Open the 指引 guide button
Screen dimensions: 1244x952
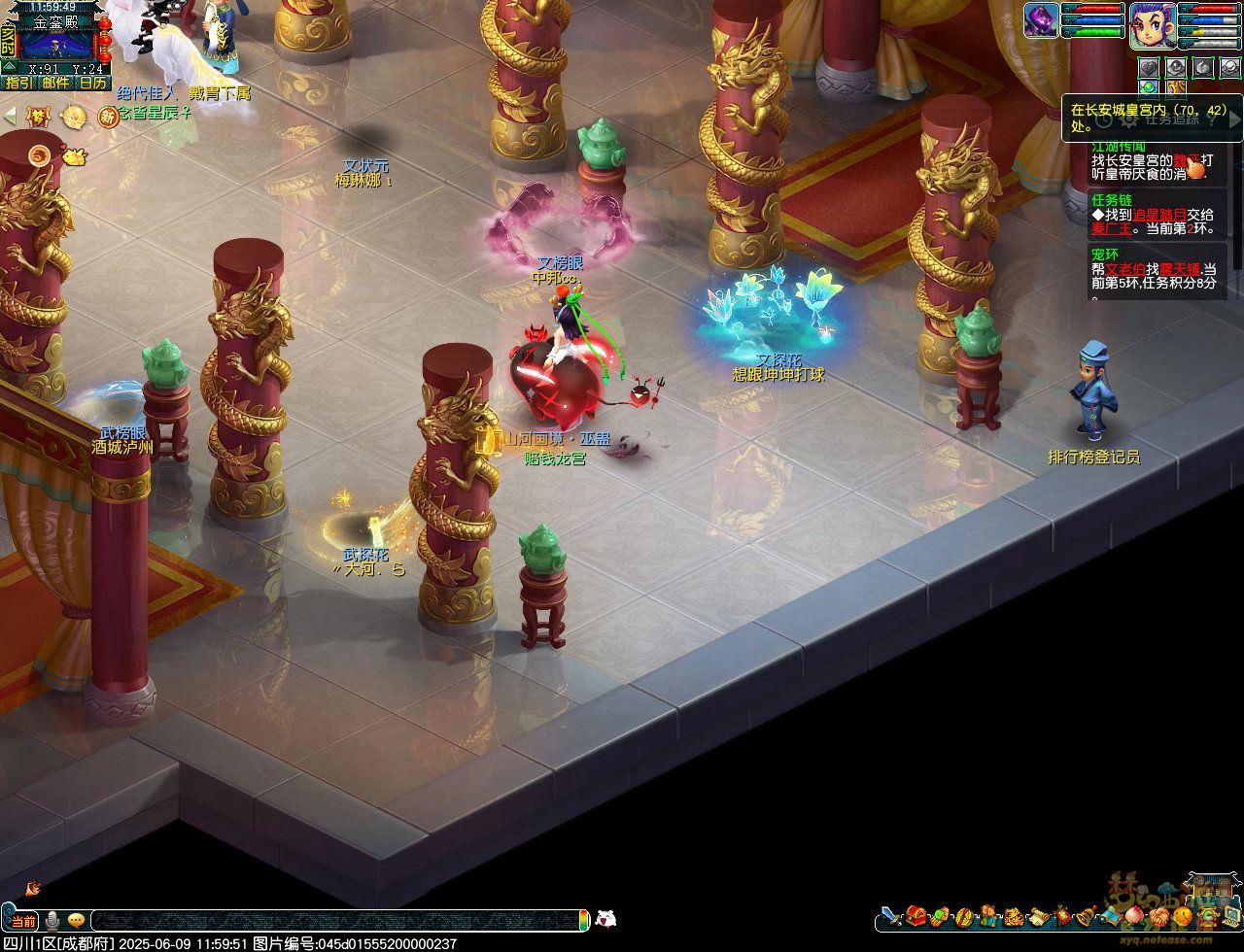pos(18,84)
